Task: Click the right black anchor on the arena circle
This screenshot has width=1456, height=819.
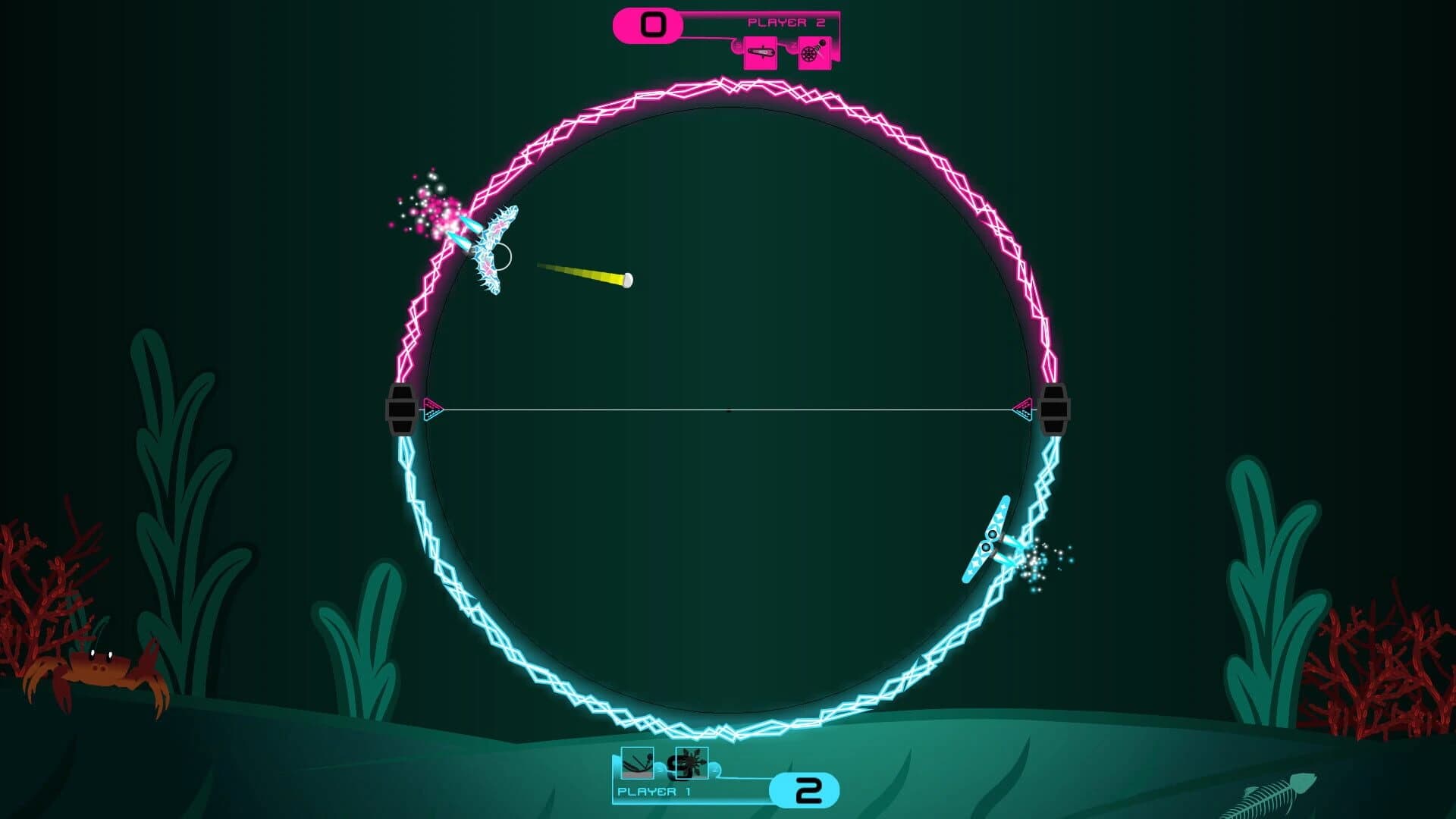Action: tap(1054, 410)
